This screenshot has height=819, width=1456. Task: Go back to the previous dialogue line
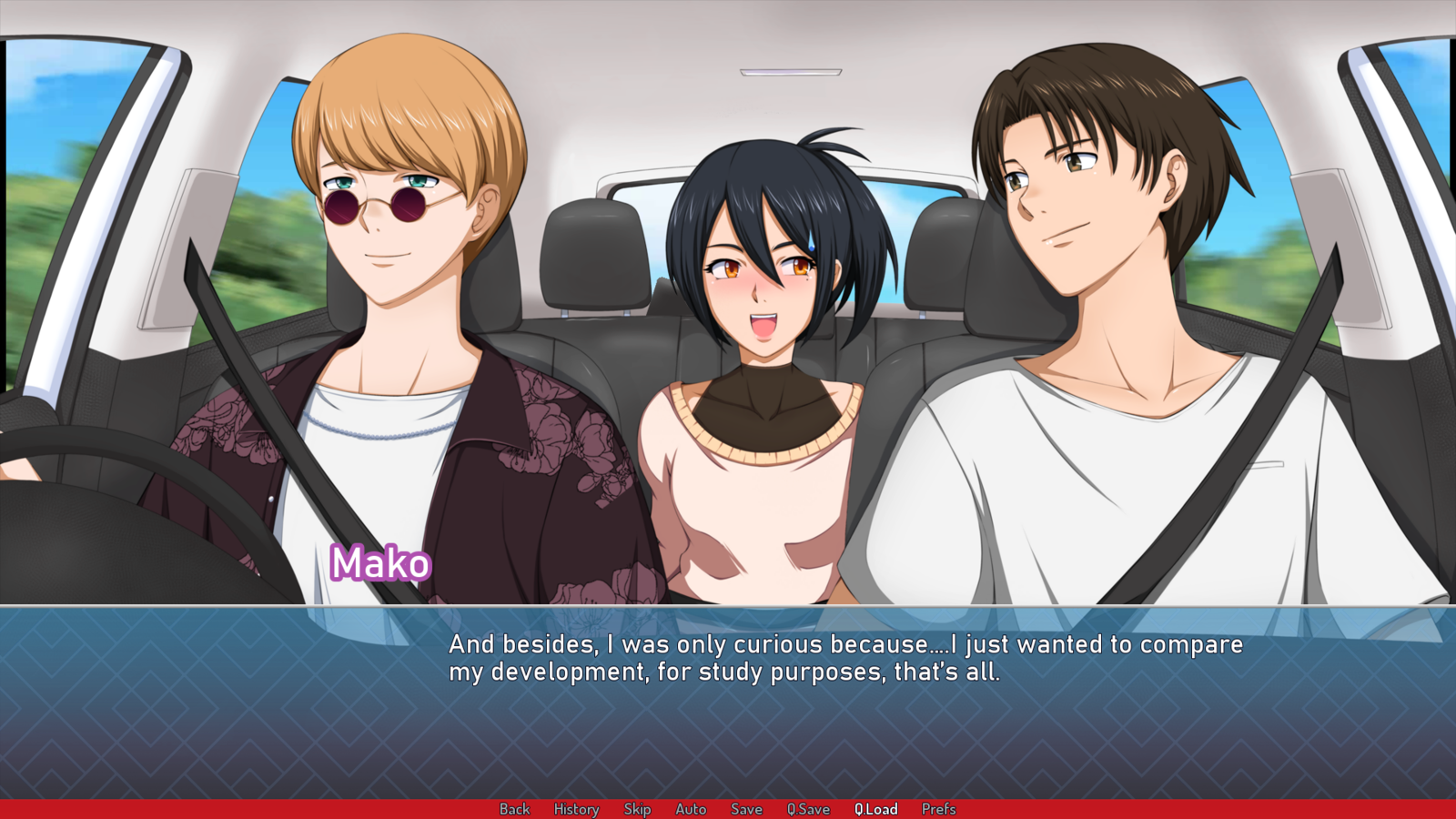[514, 809]
